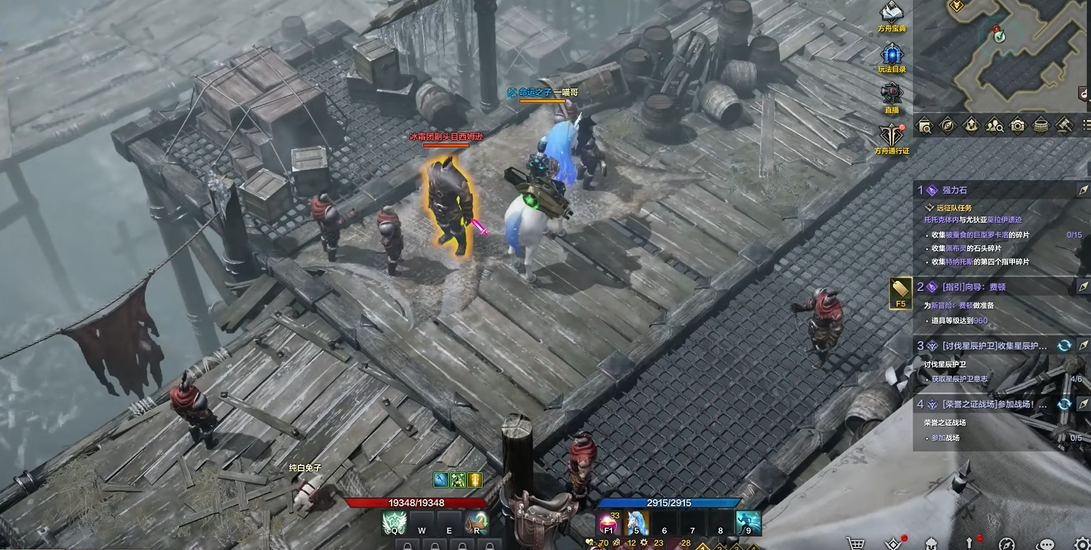Select the white horse mount in slot 5

636,523
